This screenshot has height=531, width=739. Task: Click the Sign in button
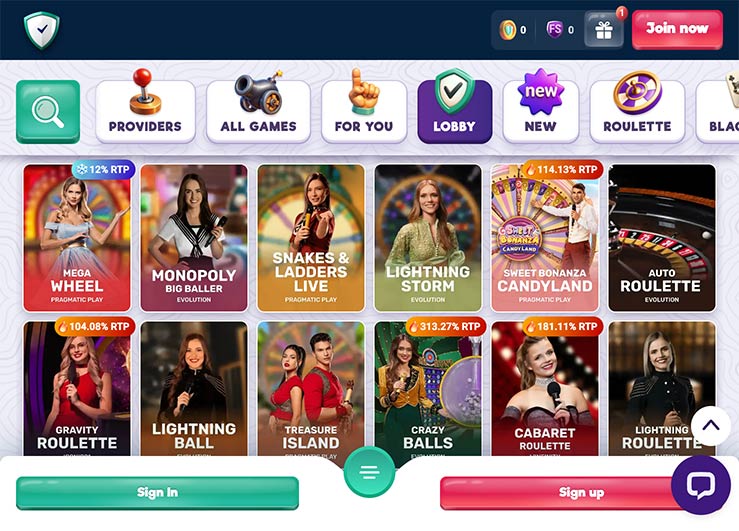click(x=157, y=493)
